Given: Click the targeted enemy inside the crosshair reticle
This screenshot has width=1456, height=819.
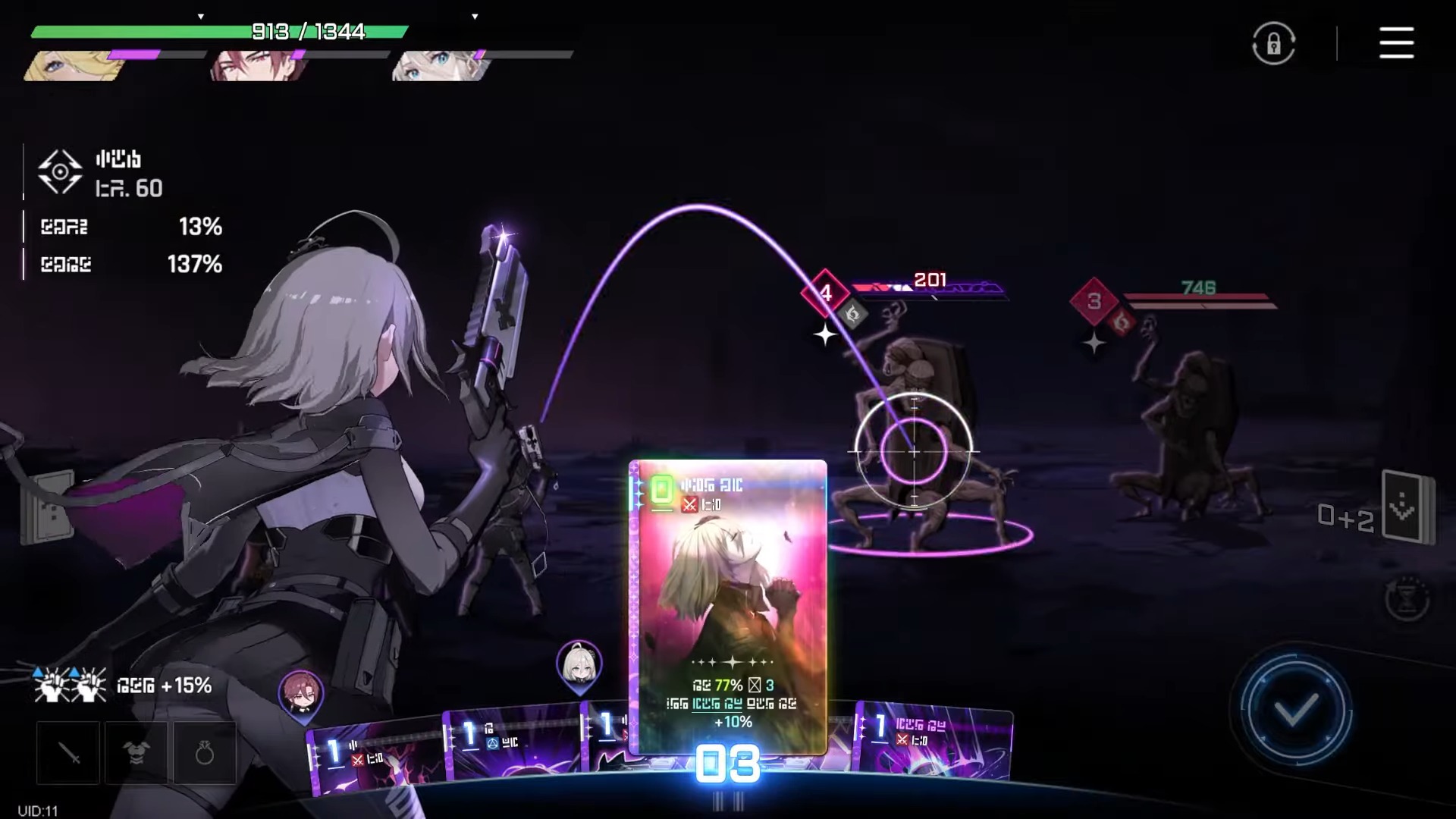Looking at the screenshot, I should 915,451.
